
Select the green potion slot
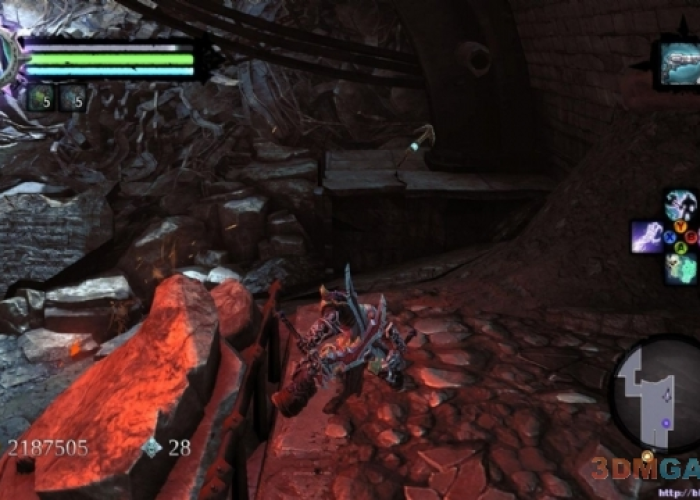coord(40,98)
